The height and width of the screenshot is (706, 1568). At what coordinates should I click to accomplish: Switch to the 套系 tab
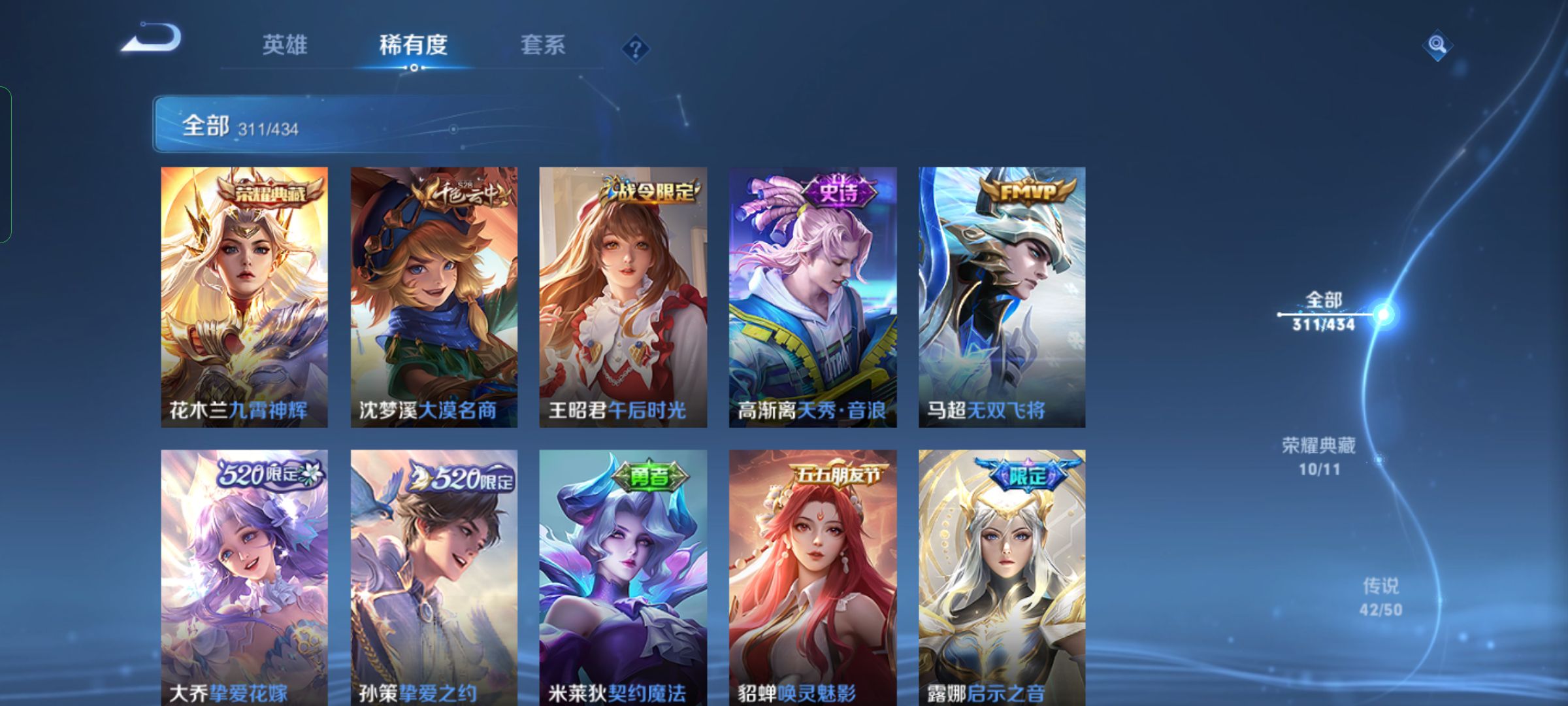(544, 44)
